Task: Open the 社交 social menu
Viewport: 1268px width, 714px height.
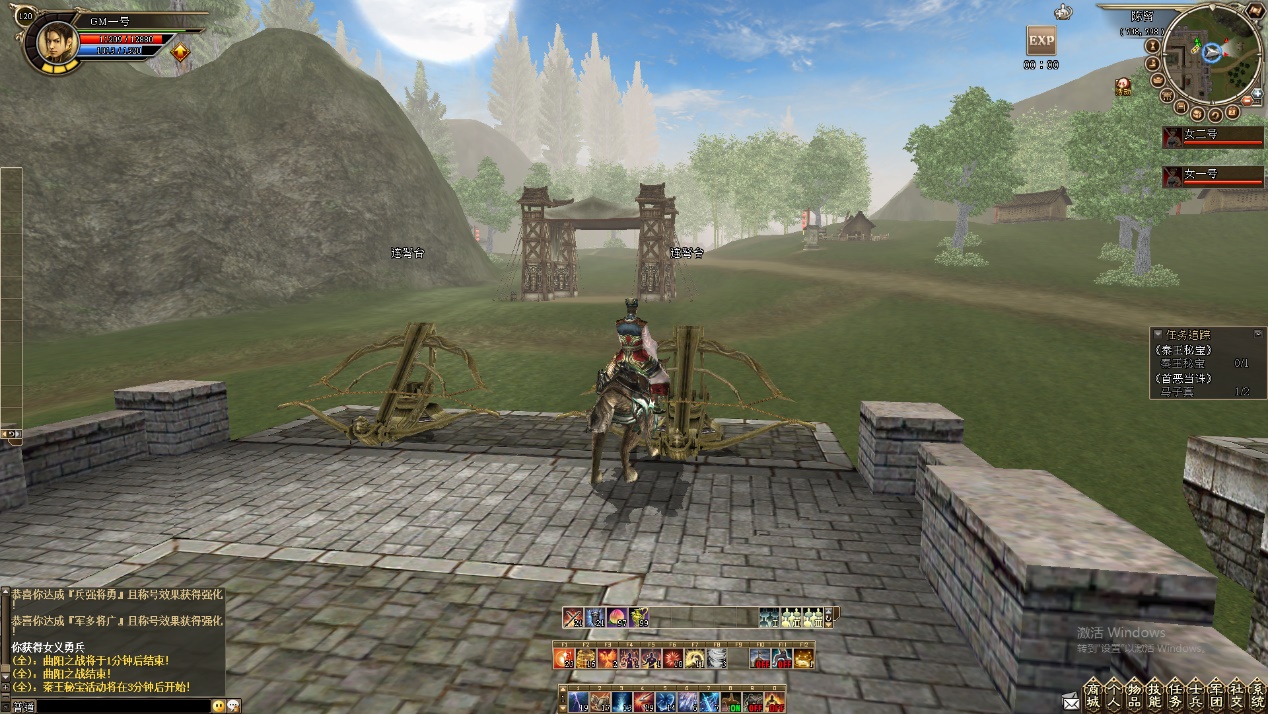Action: click(1237, 695)
